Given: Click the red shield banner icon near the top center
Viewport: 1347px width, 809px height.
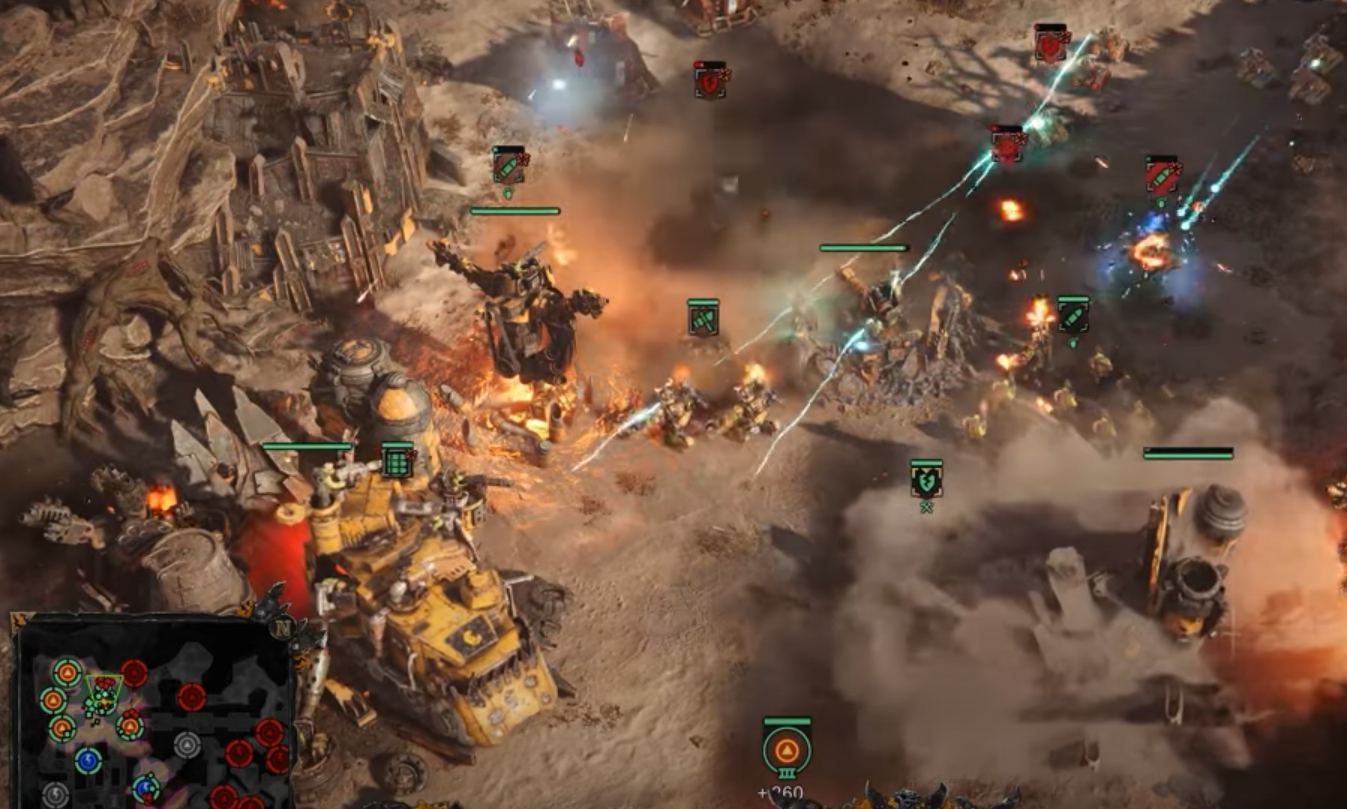Looking at the screenshot, I should click(x=710, y=80).
